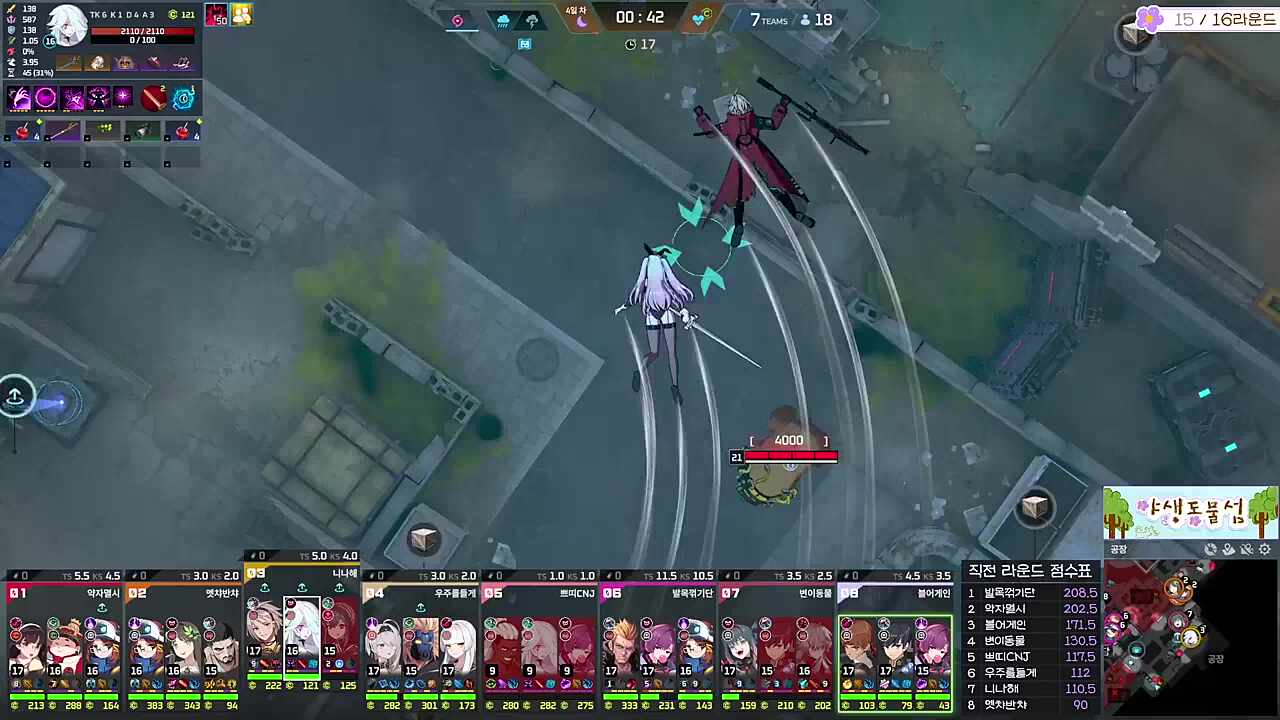1280x720 pixels.
Task: Select the 공장 region label above minimap
Action: pos(1118,549)
